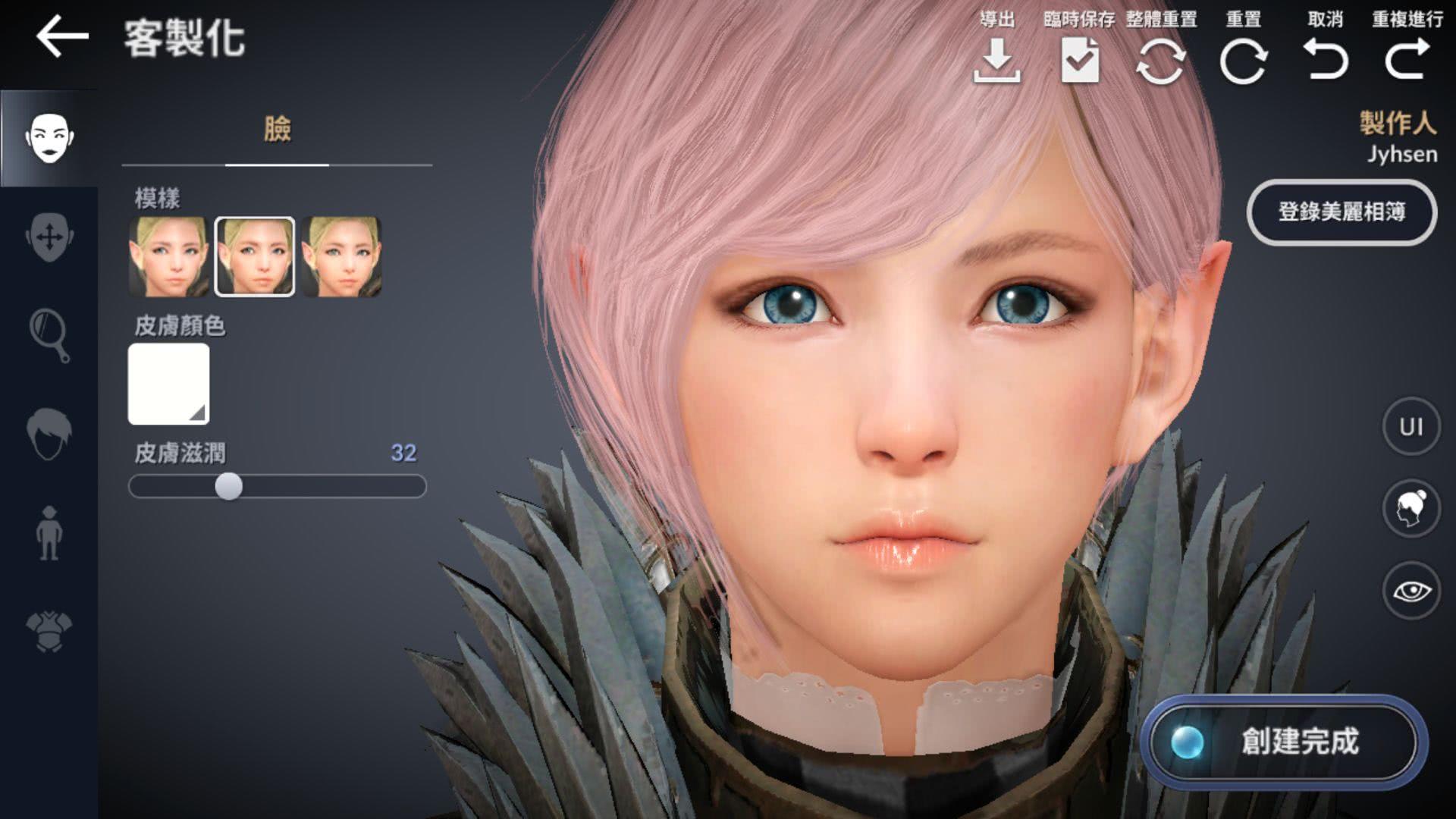The height and width of the screenshot is (819, 1456).
Task: Open the makeup mirror category
Action: coord(49,334)
